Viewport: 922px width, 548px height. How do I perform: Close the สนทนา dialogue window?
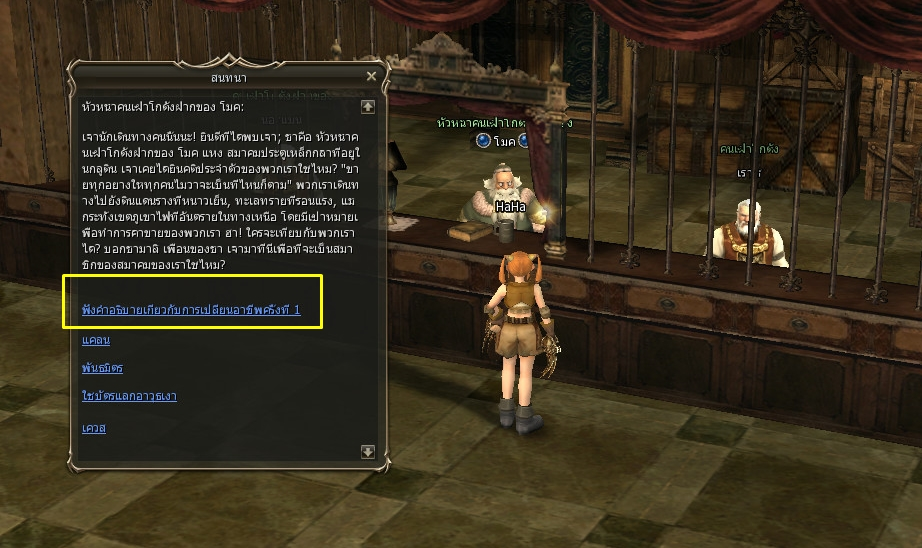pyautogui.click(x=372, y=76)
